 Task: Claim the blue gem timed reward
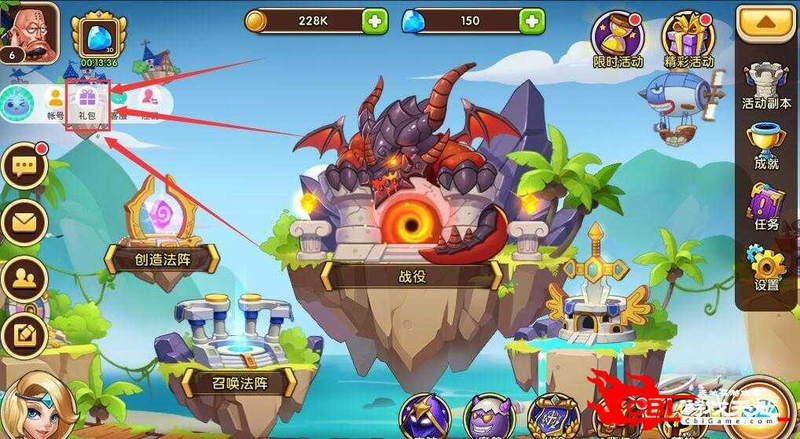coord(99,38)
